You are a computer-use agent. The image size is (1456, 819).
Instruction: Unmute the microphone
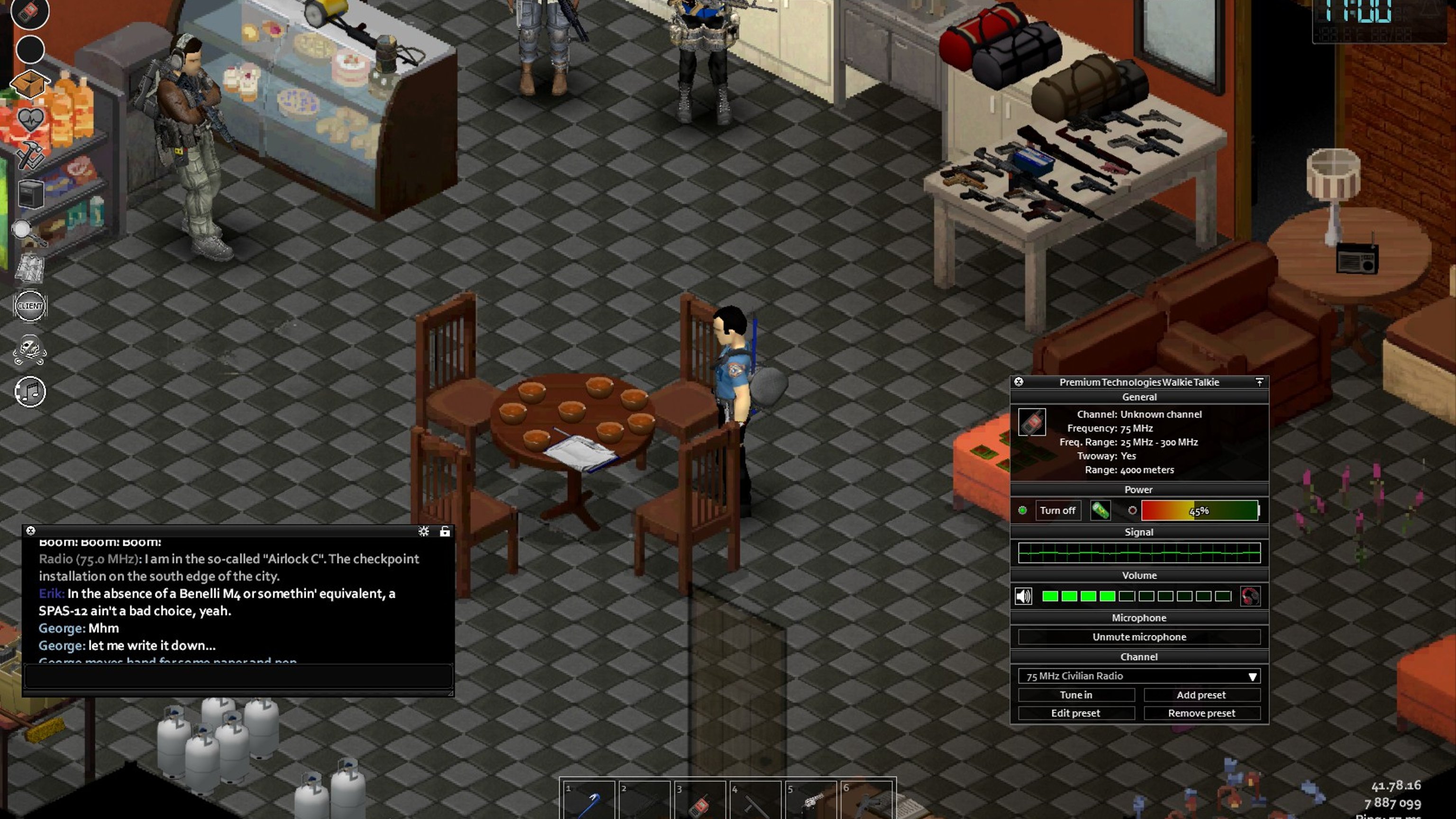pos(1139,637)
